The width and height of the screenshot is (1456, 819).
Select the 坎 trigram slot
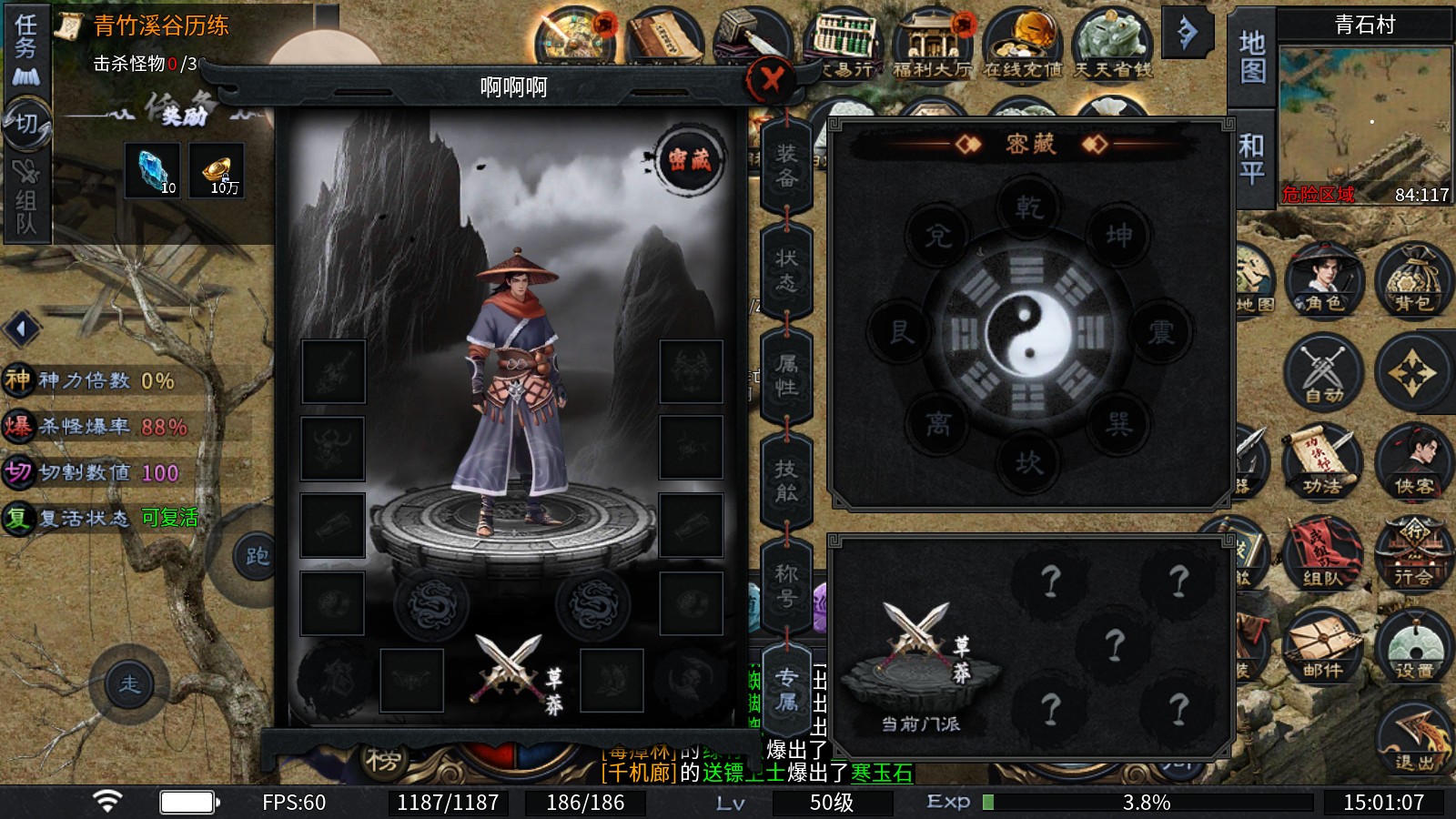click(1028, 463)
